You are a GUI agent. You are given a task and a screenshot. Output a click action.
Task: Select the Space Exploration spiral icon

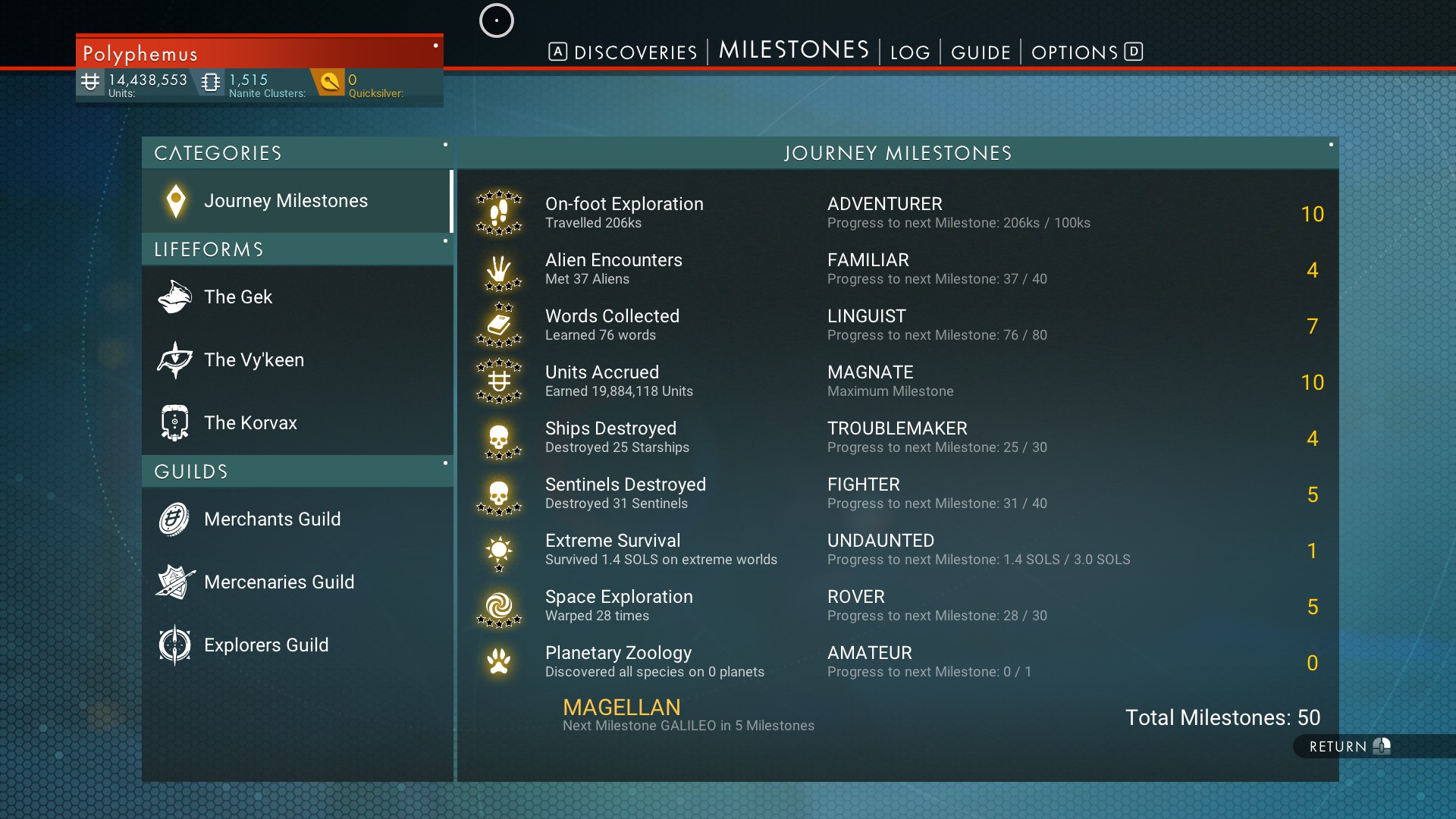(499, 607)
